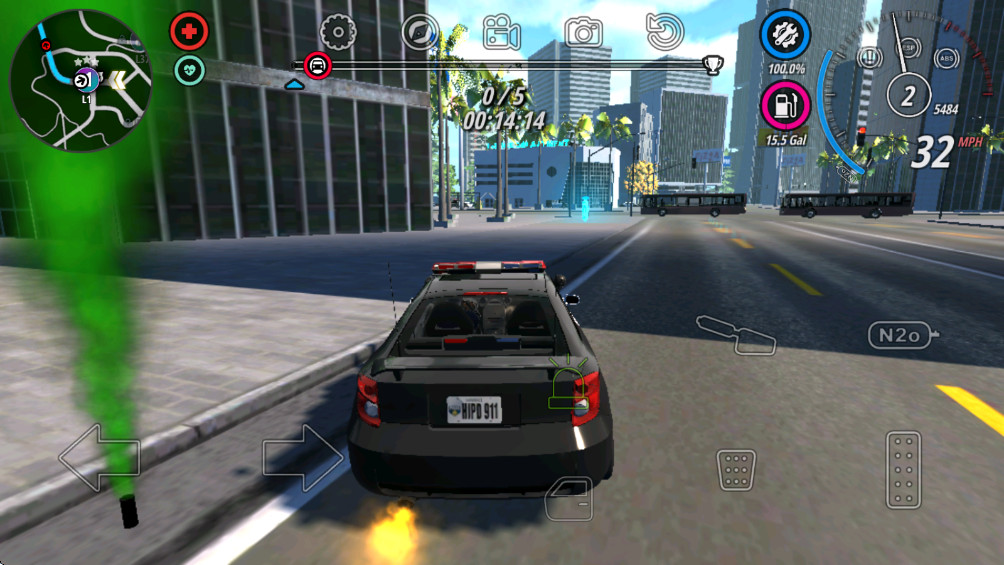This screenshot has height=565, width=1004.
Task: Select the teal heartbeat health icon
Action: [189, 69]
